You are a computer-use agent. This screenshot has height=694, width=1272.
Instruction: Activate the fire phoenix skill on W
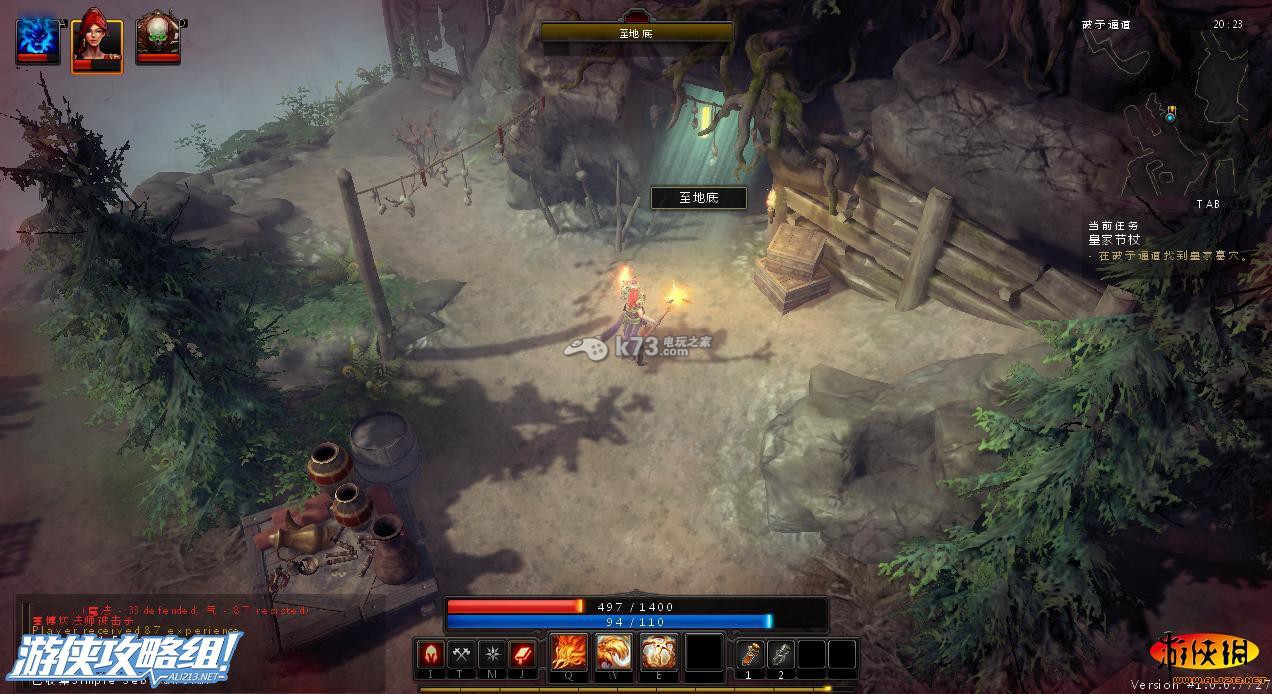pyautogui.click(x=614, y=653)
